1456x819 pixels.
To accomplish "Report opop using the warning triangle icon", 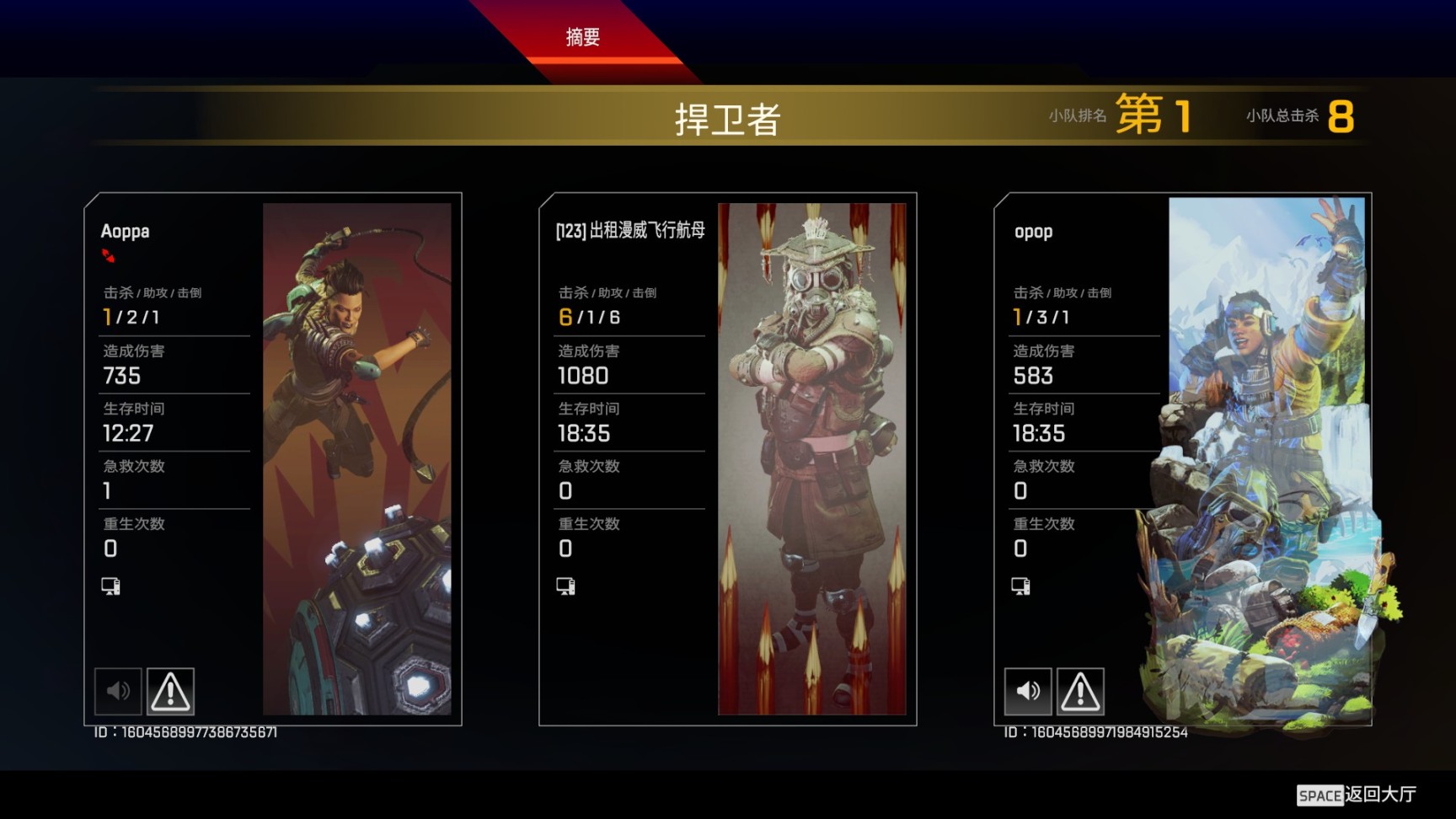I will click(1079, 690).
